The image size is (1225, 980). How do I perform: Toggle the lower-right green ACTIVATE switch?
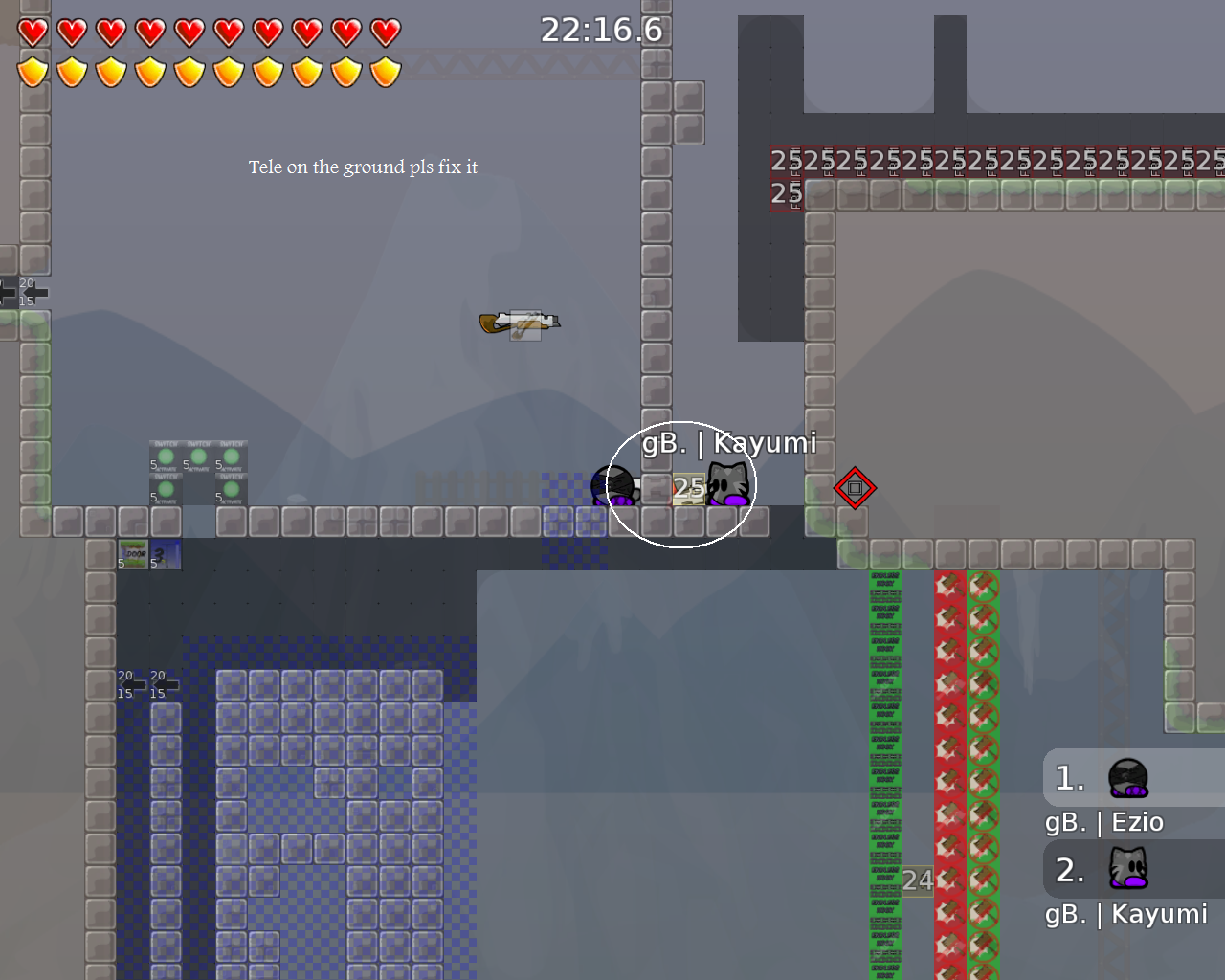tap(230, 488)
